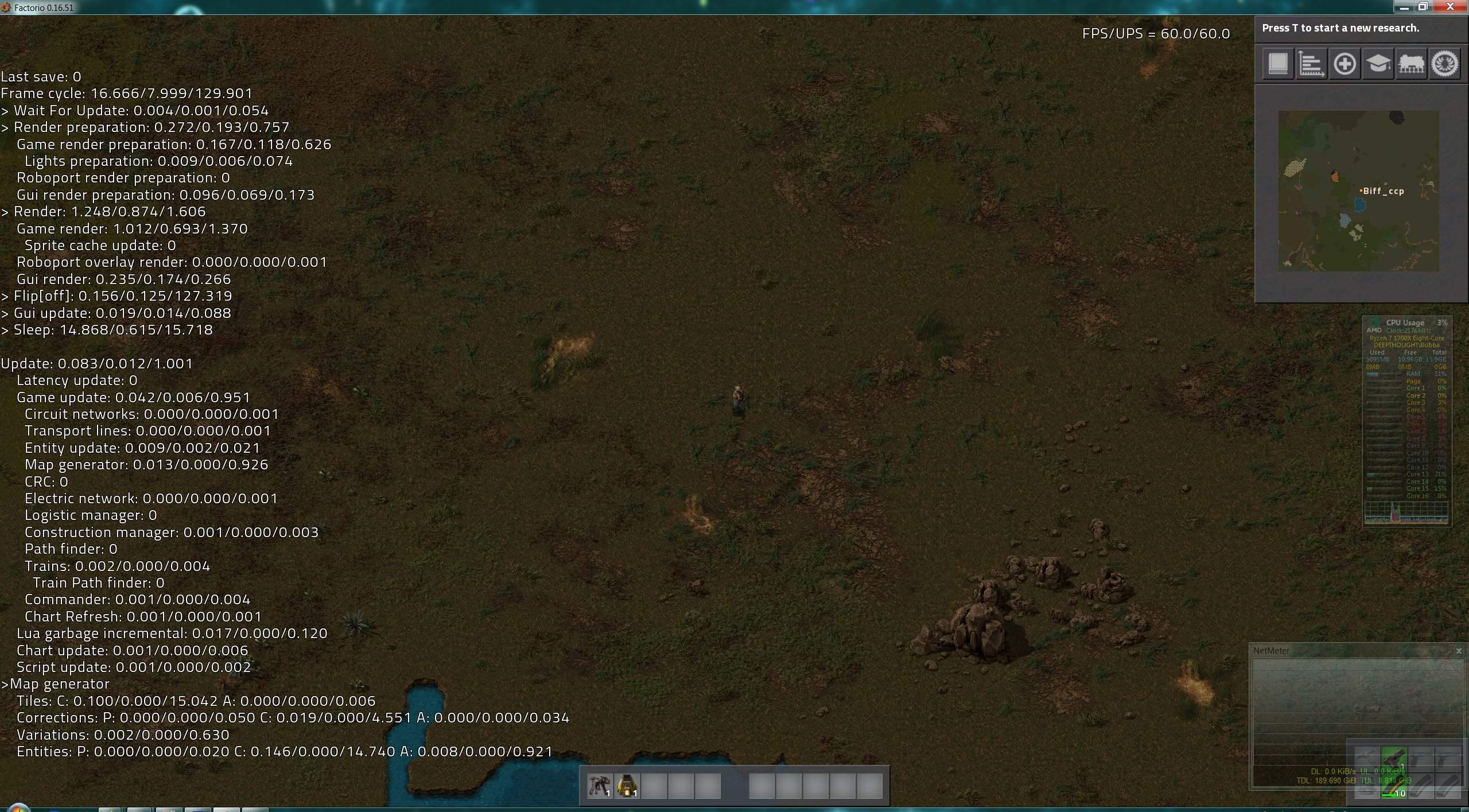
Task: Click the minimap showing Biff_ccp
Action: tap(1358, 191)
